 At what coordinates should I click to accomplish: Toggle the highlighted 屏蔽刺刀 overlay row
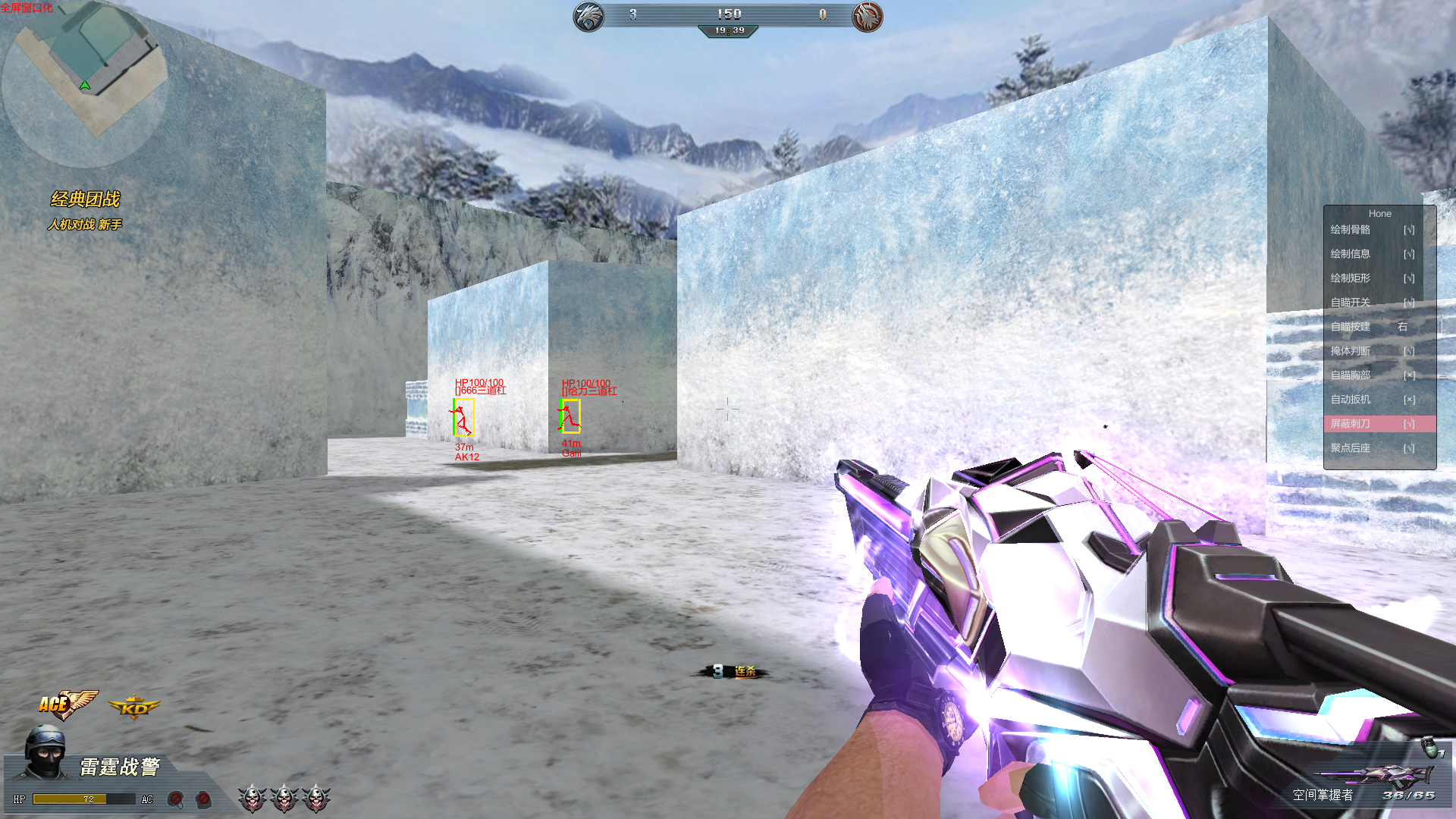tap(1379, 424)
